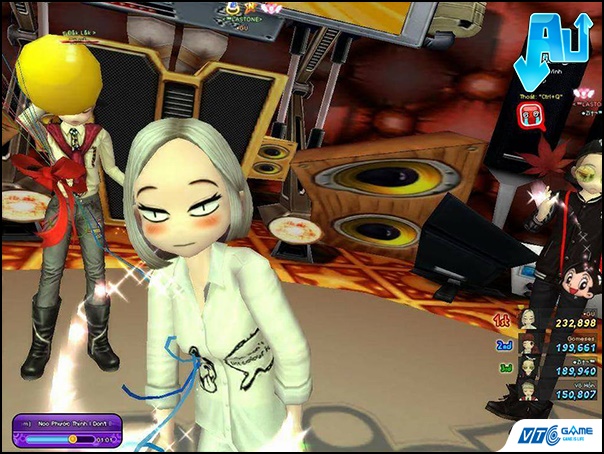Screen dimensions: 604x454
Task: Select the 1st place player portrait
Action: pos(527,321)
